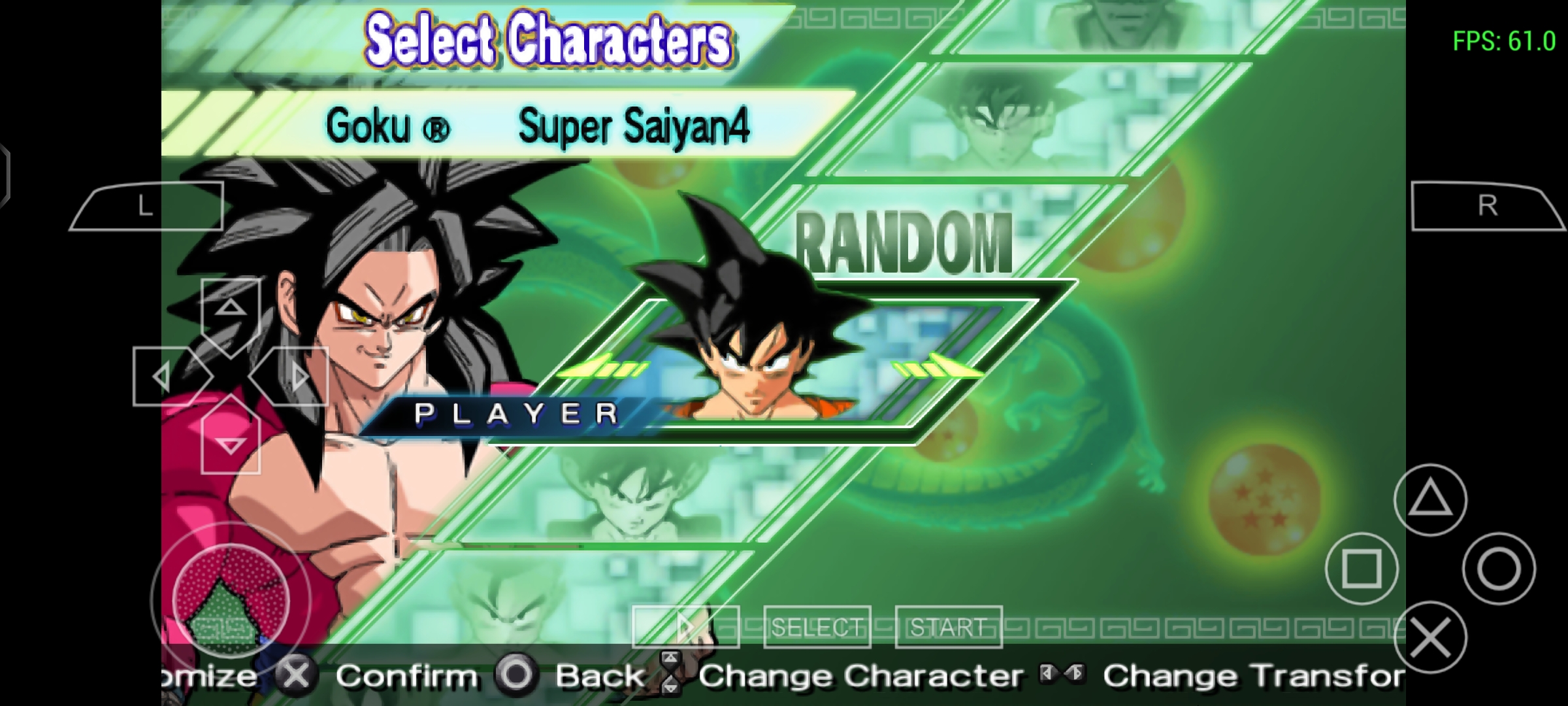Image resolution: width=1568 pixels, height=706 pixels.
Task: Tap the d-pad right arrow
Action: pos(299,377)
